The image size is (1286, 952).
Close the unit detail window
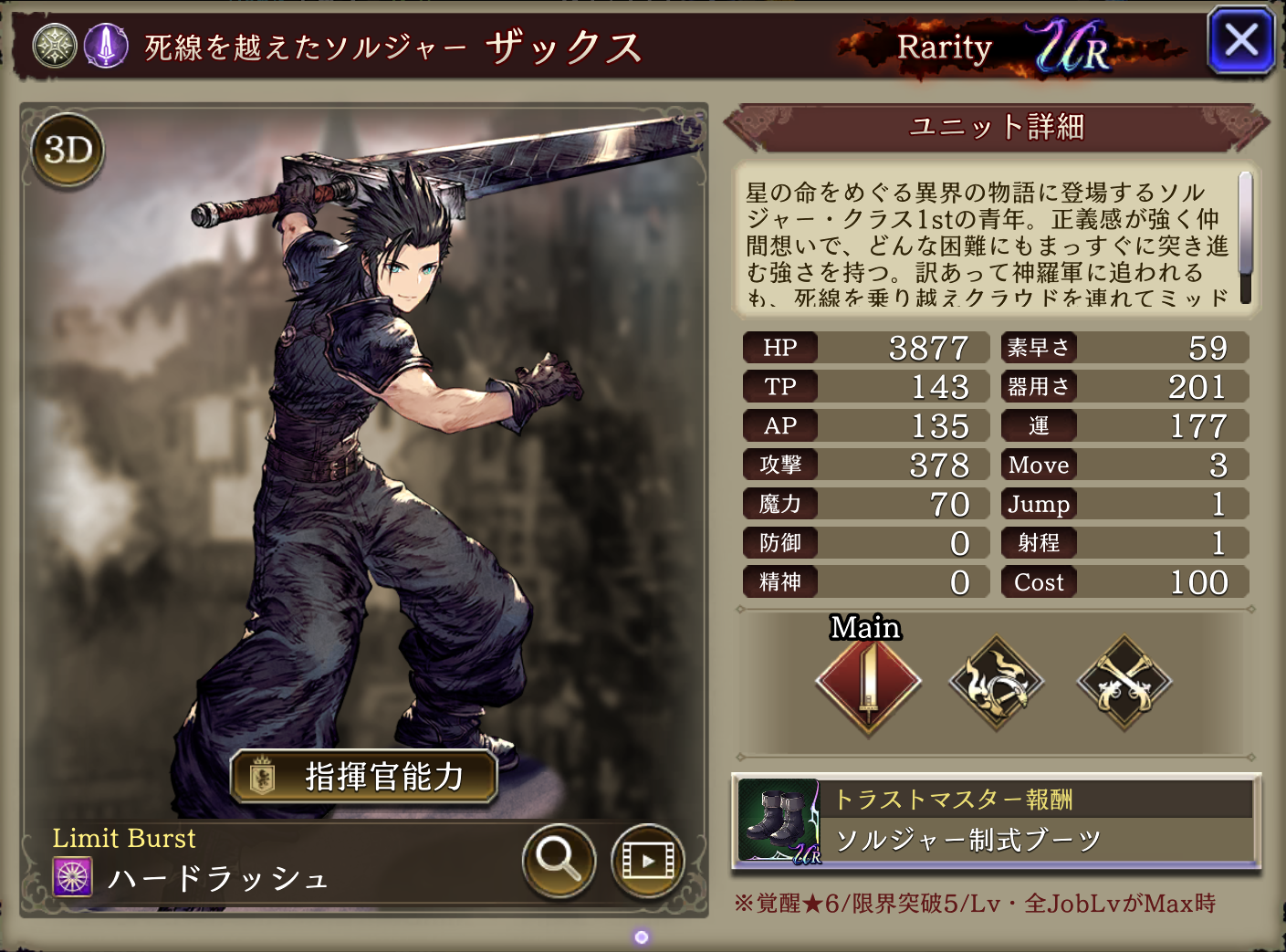1240,41
